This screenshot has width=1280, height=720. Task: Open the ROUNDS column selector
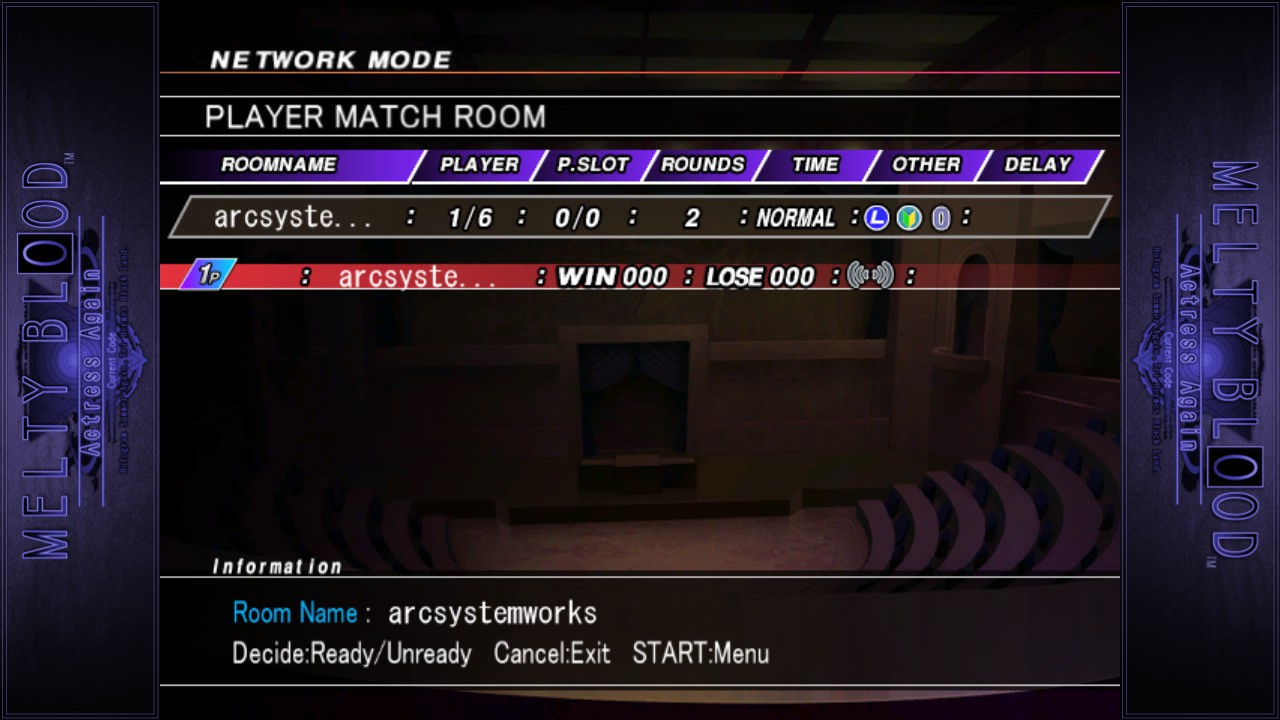703,165
